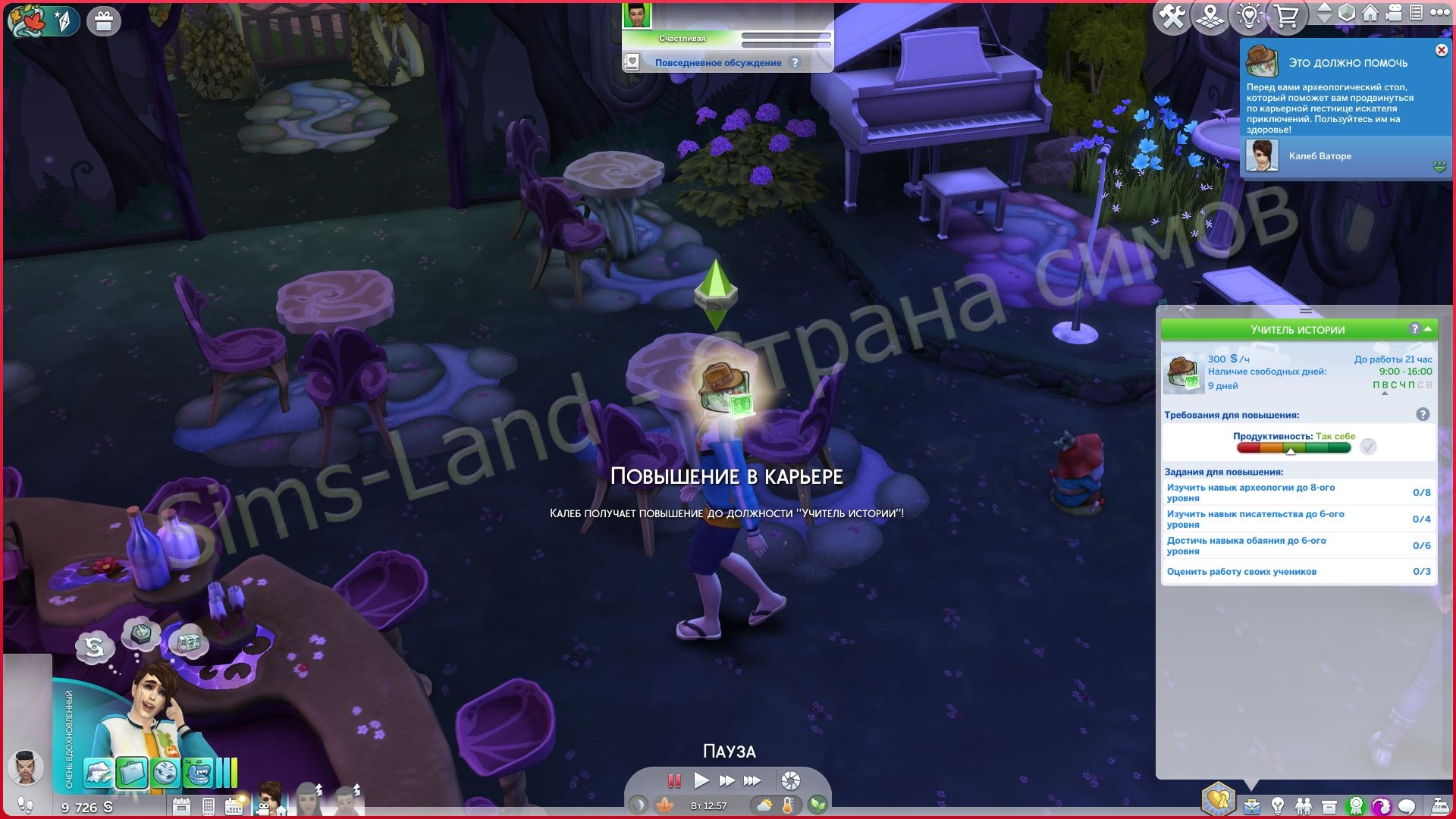The width and height of the screenshot is (1456, 819).
Task: Collapse the 'Учитель истории' career header
Action: tap(1429, 329)
